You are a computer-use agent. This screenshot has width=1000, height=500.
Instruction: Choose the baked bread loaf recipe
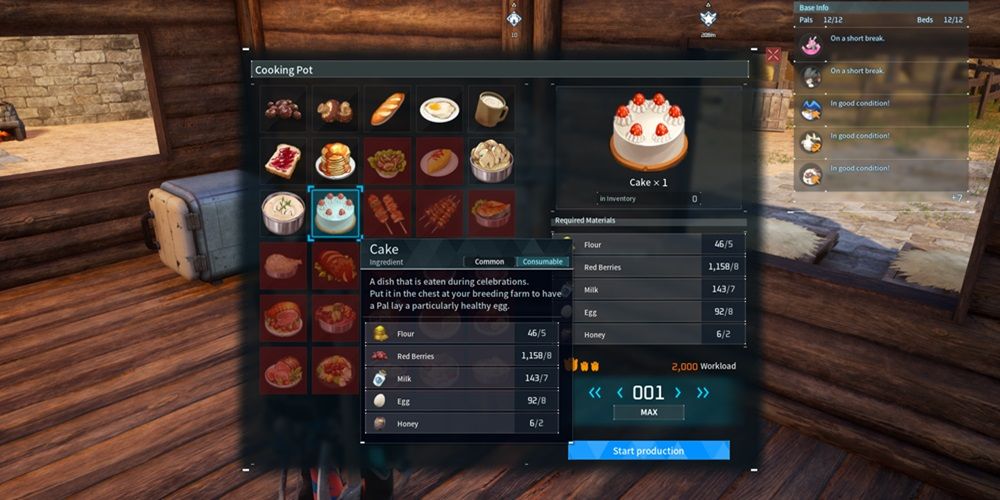[387, 108]
